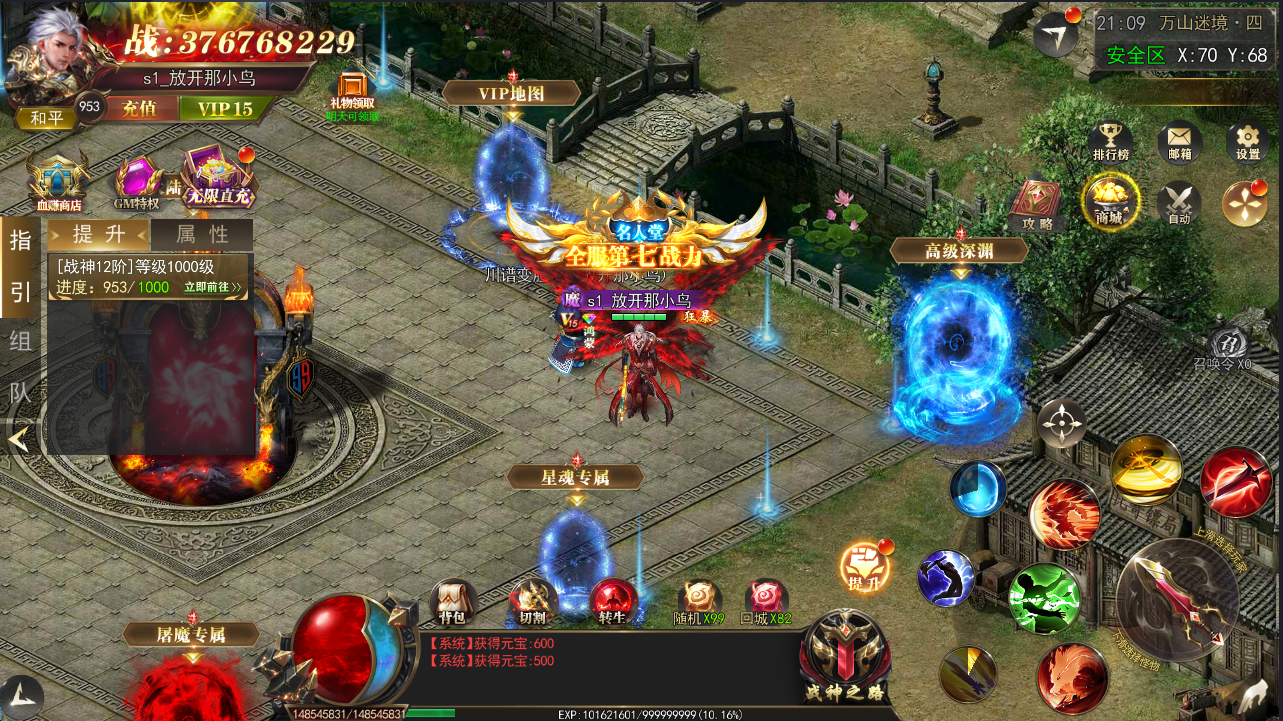Open the 转生 rebirth button
The image size is (1283, 721).
[x=612, y=602]
